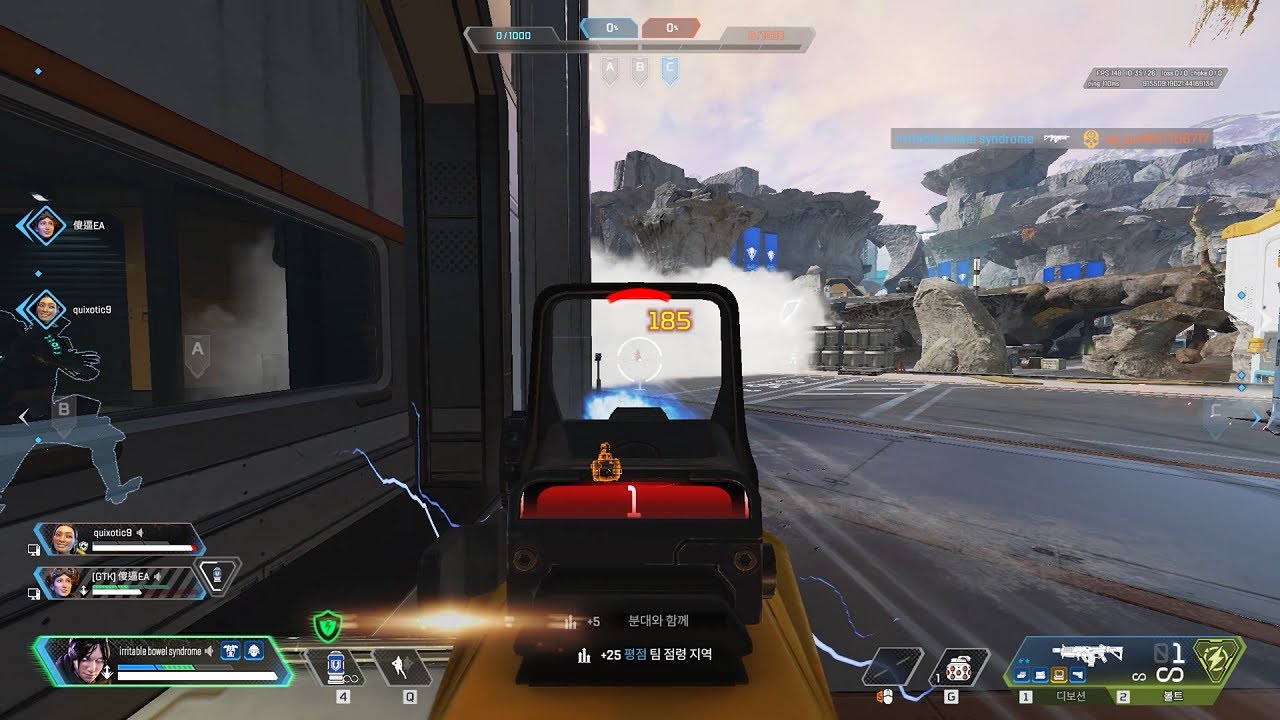This screenshot has width=1280, height=720.
Task: Click the green shield rating badge
Action: (x=327, y=628)
